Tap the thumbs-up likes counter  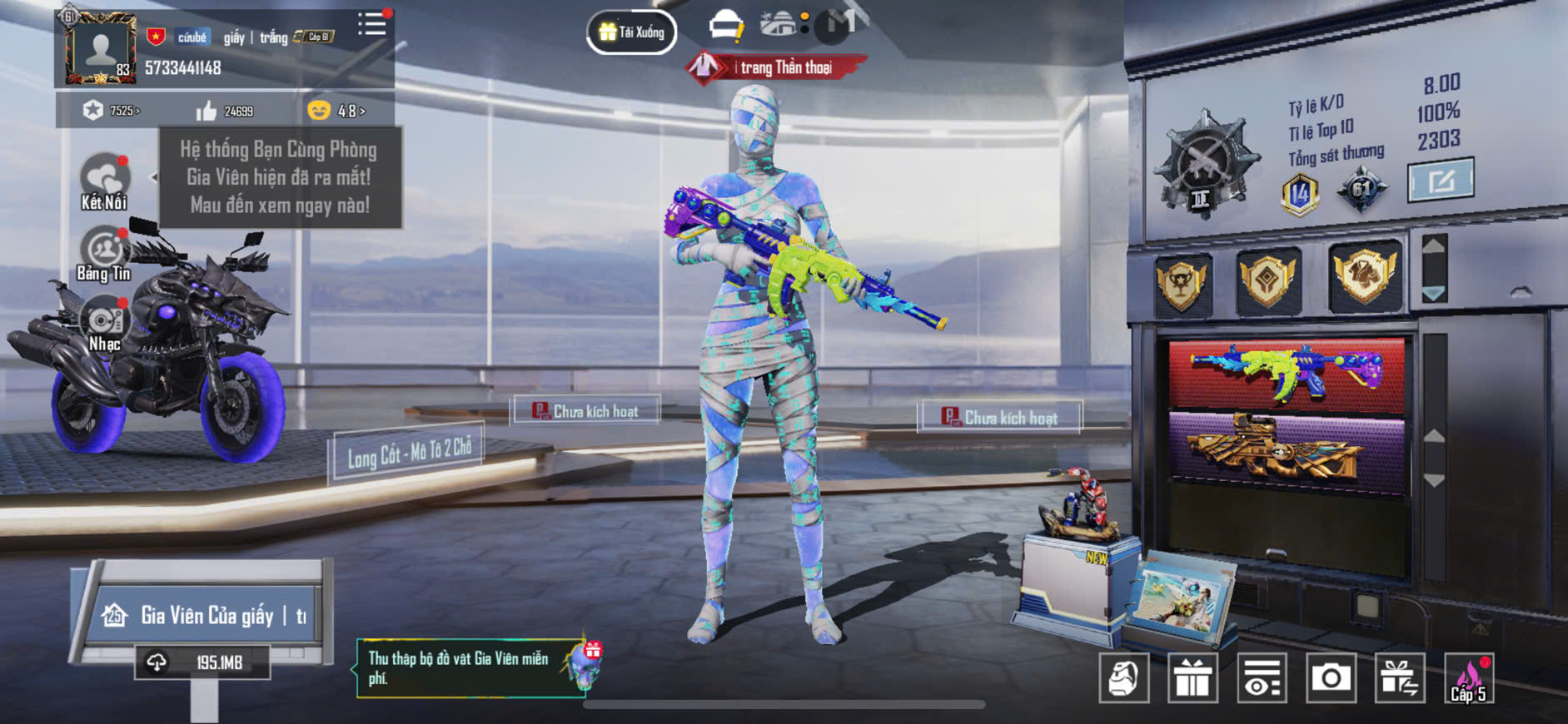point(225,111)
